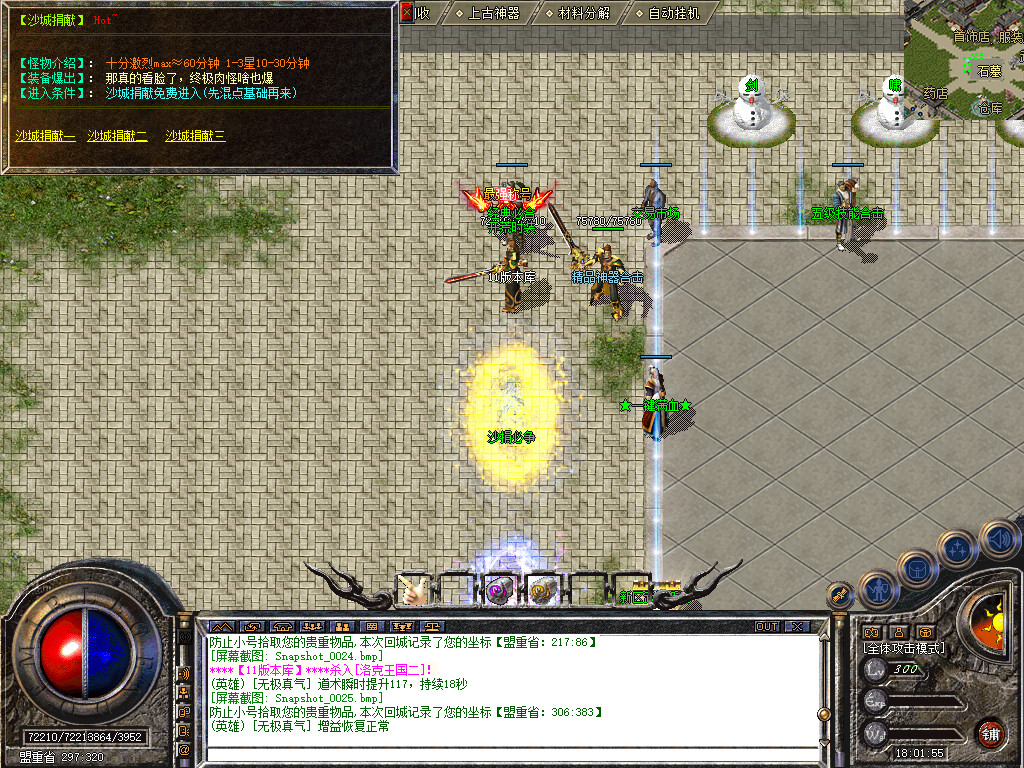The height and width of the screenshot is (768, 1024).
Task: Choose the 沙城捐献三 entry link
Action: point(195,136)
